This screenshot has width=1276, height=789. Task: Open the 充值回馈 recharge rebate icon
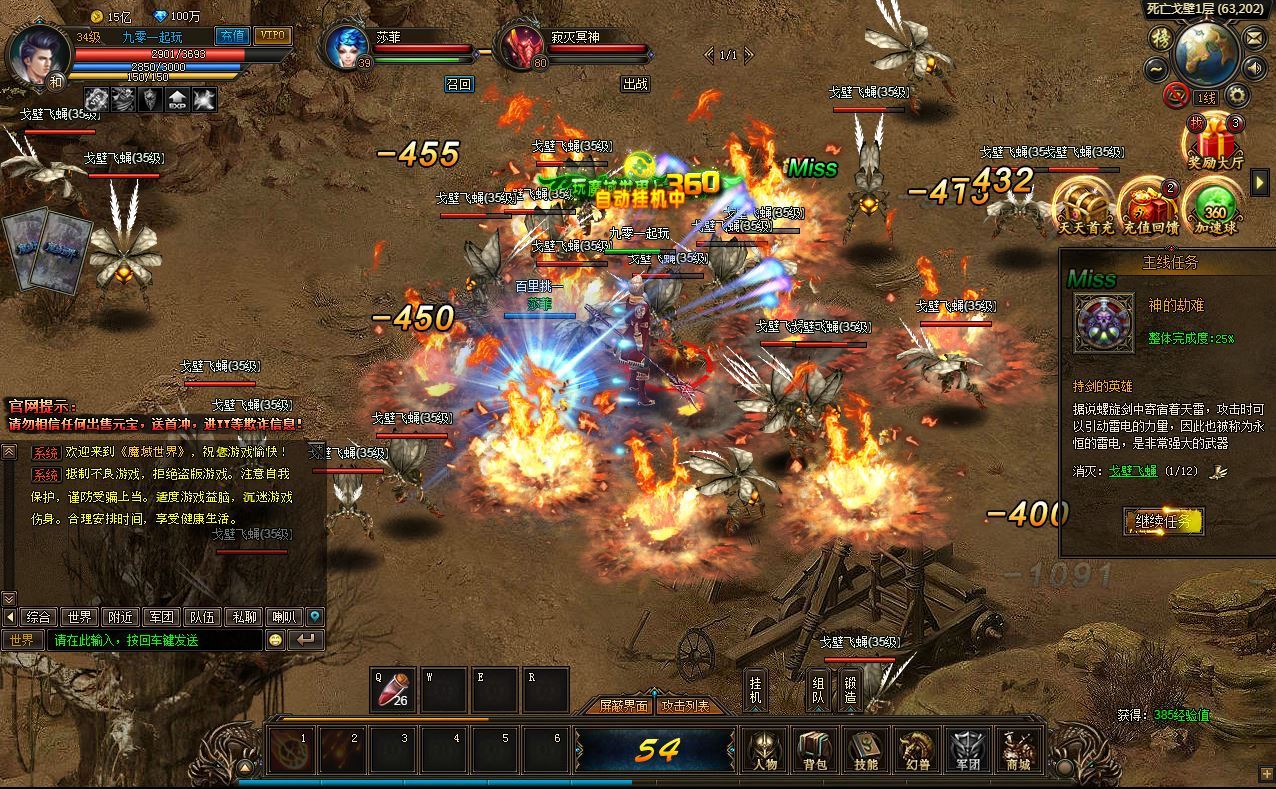[x=1147, y=205]
